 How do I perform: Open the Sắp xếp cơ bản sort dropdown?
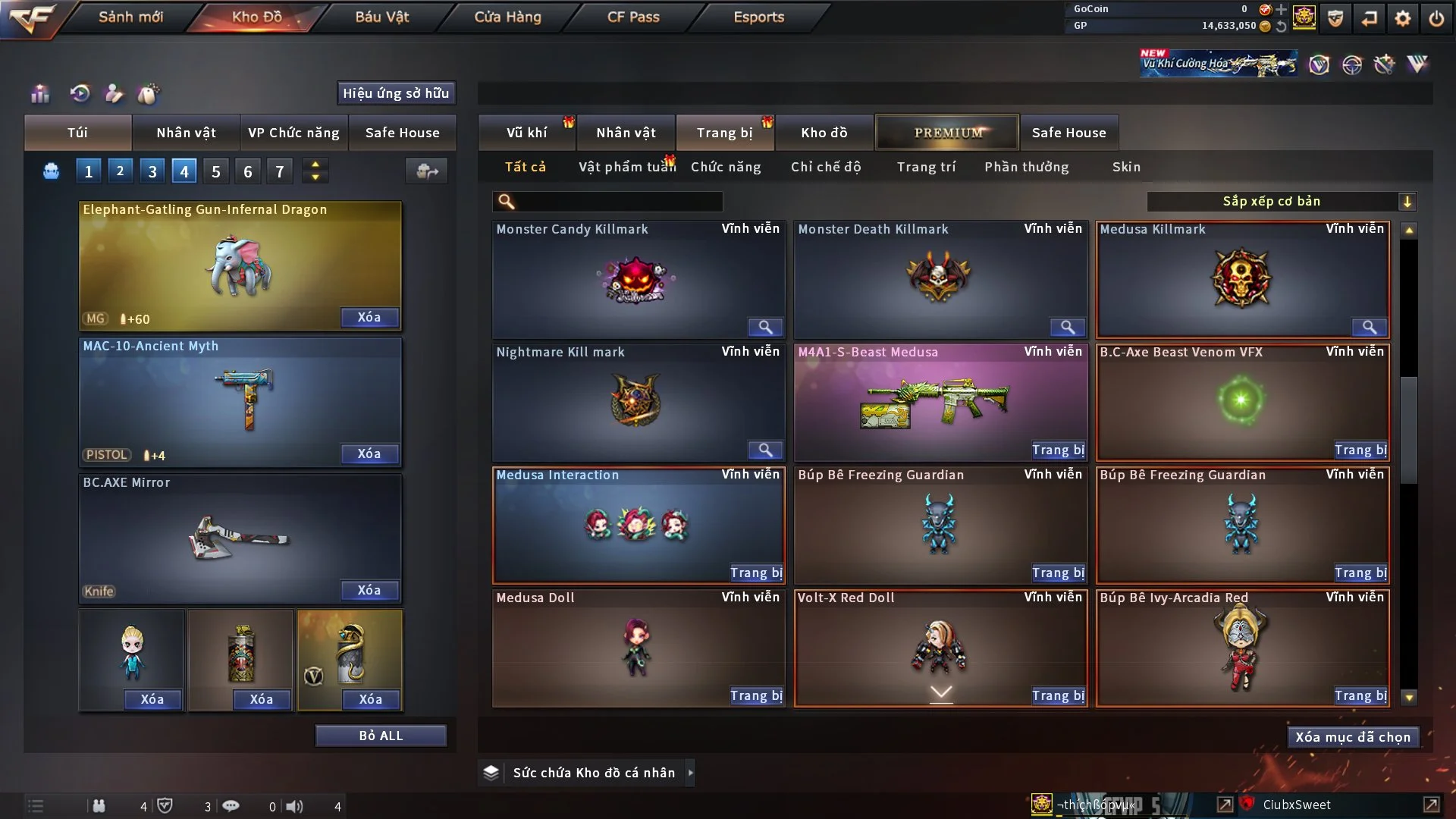[x=1281, y=201]
